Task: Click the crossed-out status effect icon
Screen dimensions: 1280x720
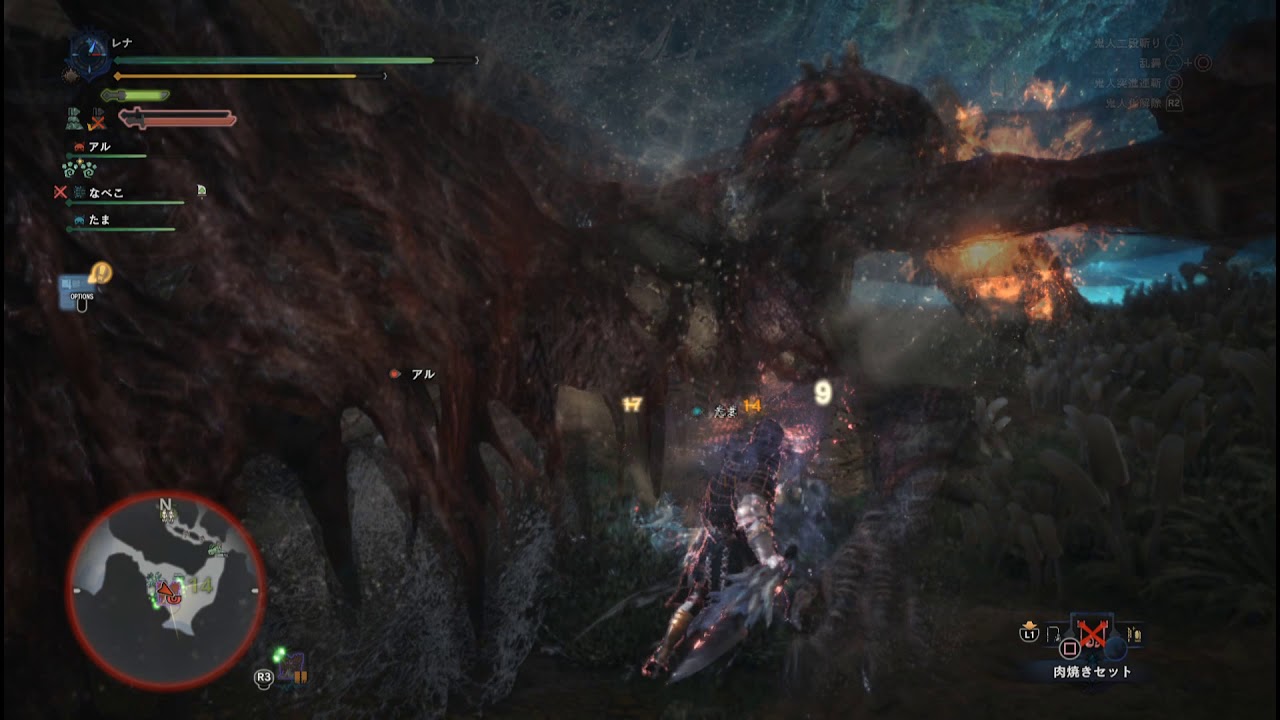Action: [x=97, y=122]
